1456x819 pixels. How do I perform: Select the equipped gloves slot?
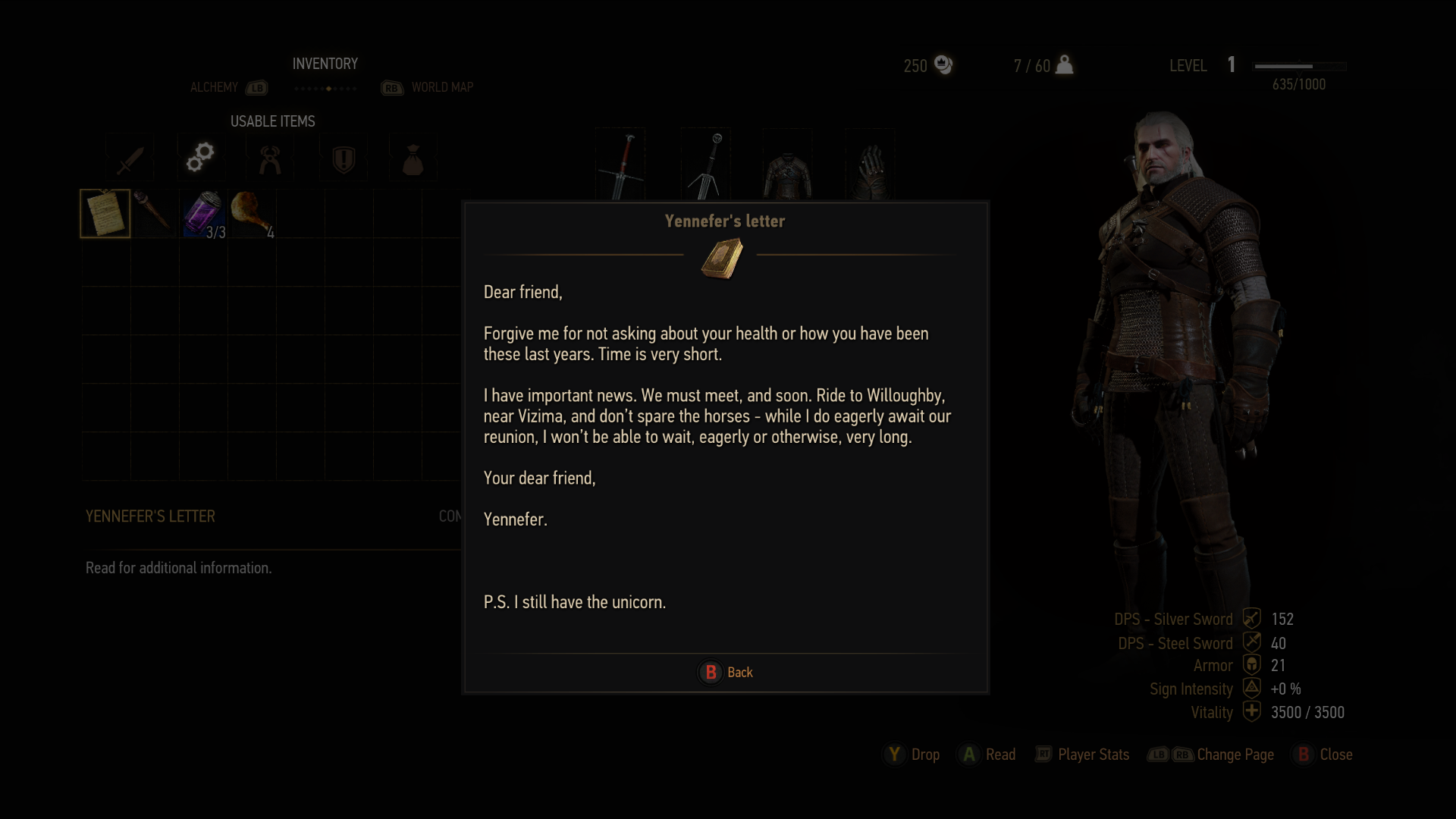tap(870, 167)
